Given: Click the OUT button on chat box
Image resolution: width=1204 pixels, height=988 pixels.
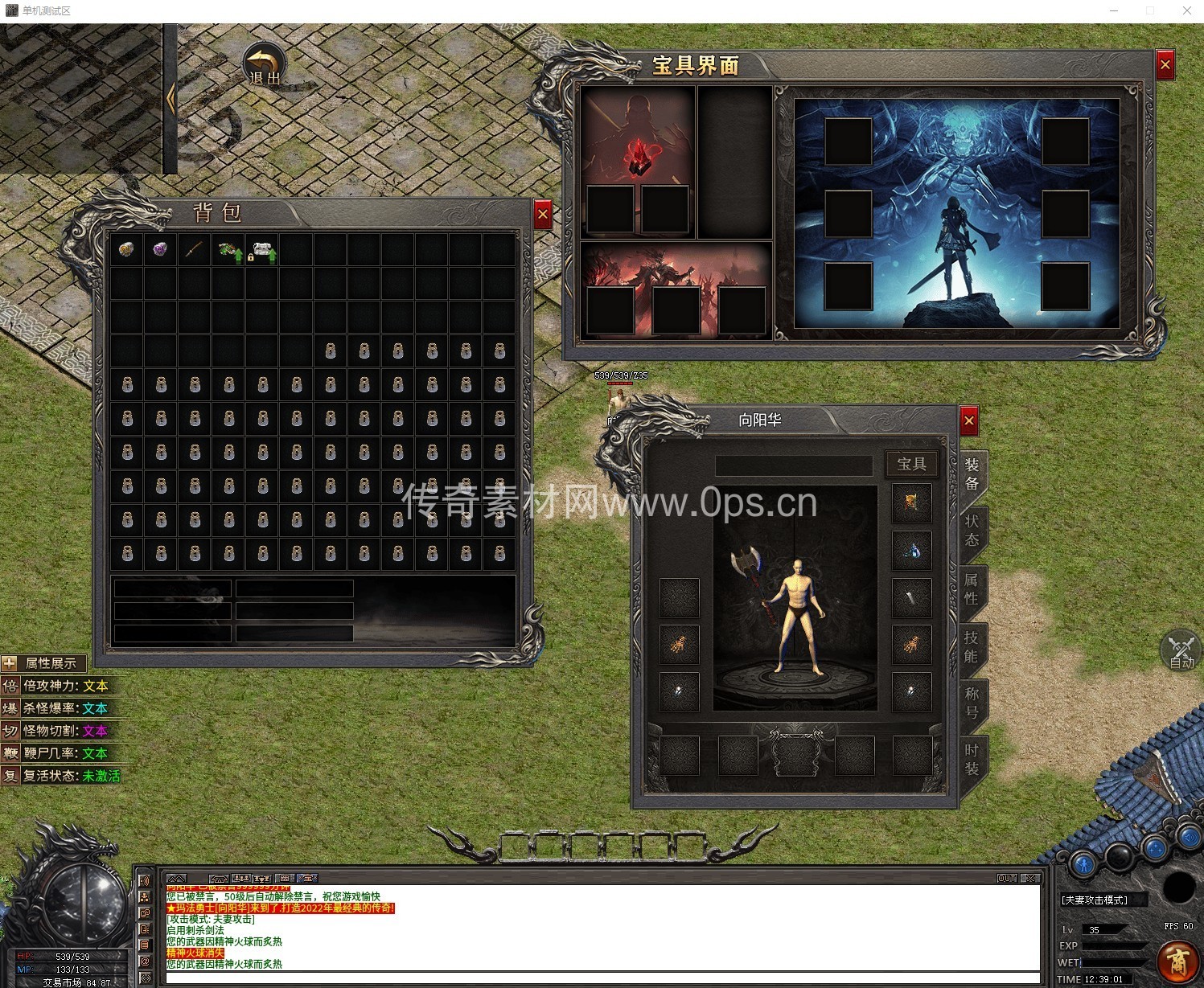Looking at the screenshot, I should click(1007, 879).
